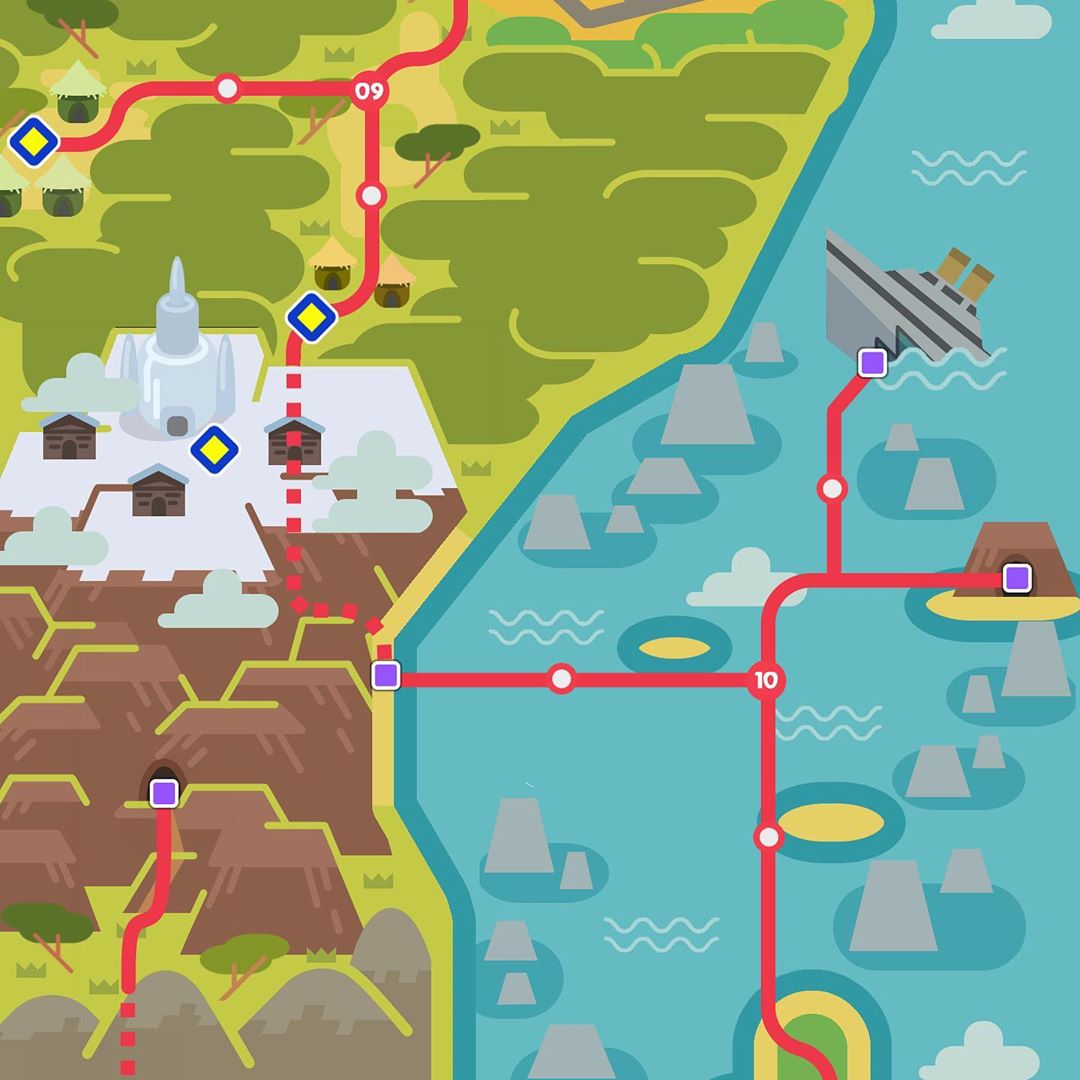Choose the purple marker on the volcano island cave
The height and width of the screenshot is (1080, 1080).
tap(1017, 578)
